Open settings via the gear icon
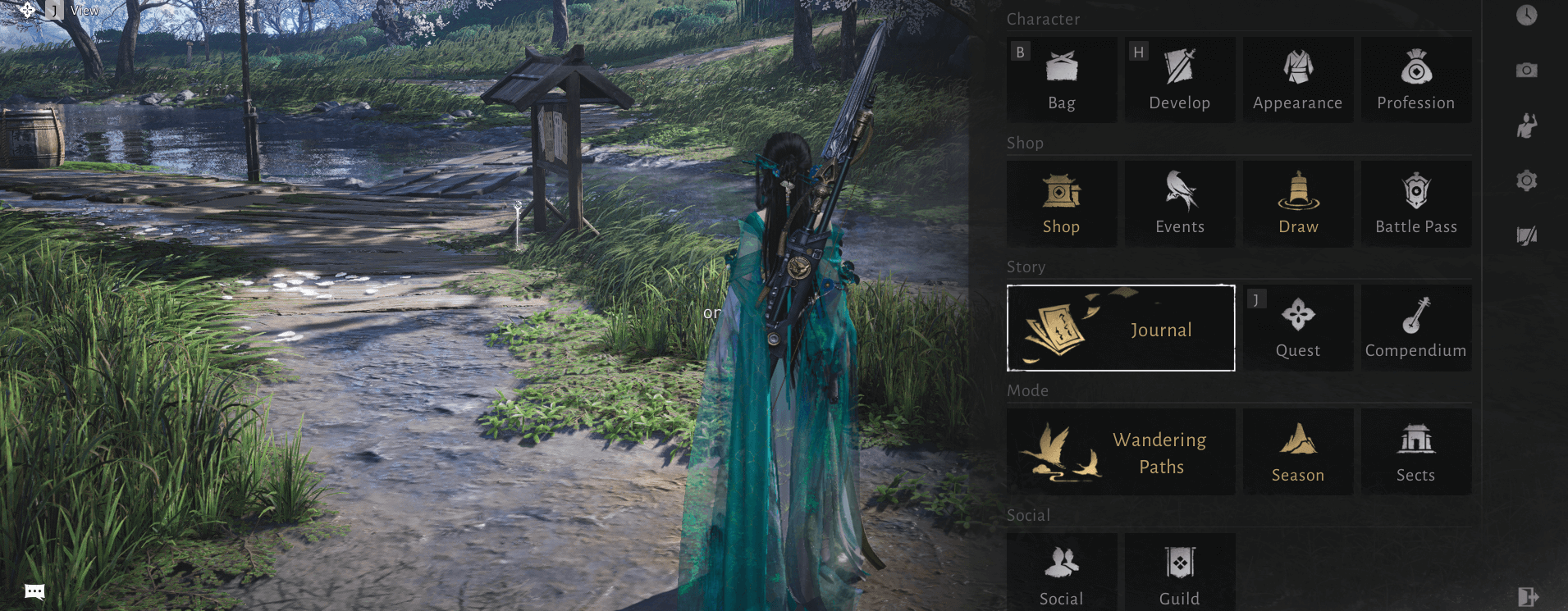The width and height of the screenshot is (1568, 611). tap(1526, 180)
